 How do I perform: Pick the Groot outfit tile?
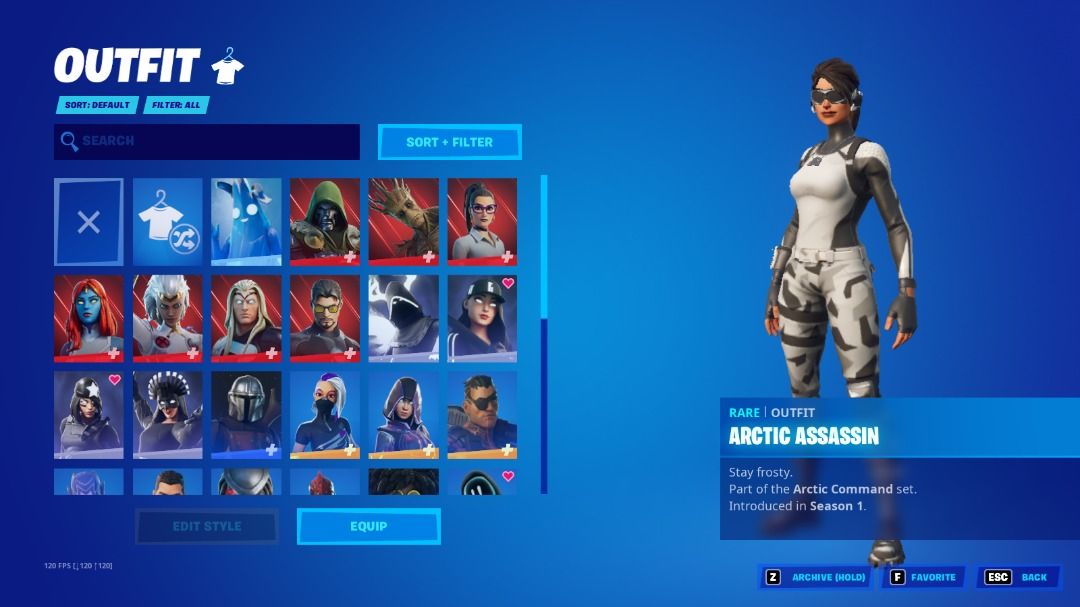(x=403, y=222)
